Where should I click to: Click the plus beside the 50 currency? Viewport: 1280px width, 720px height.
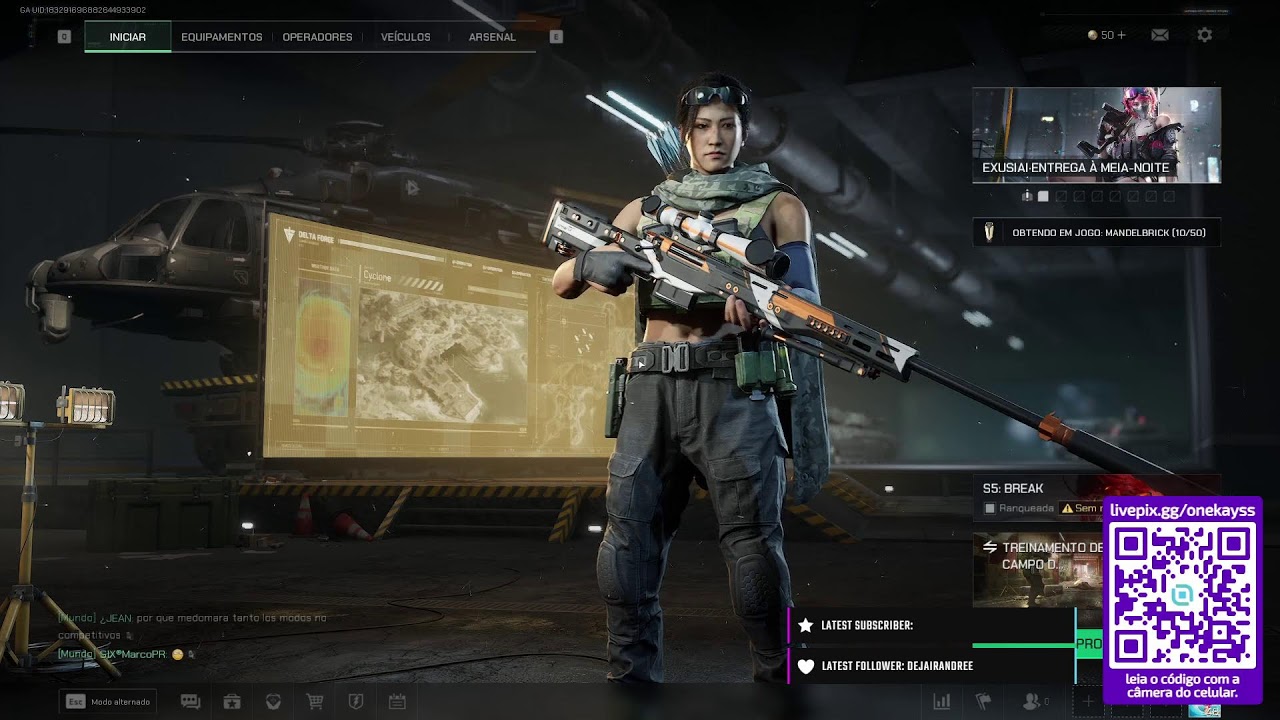1121,35
